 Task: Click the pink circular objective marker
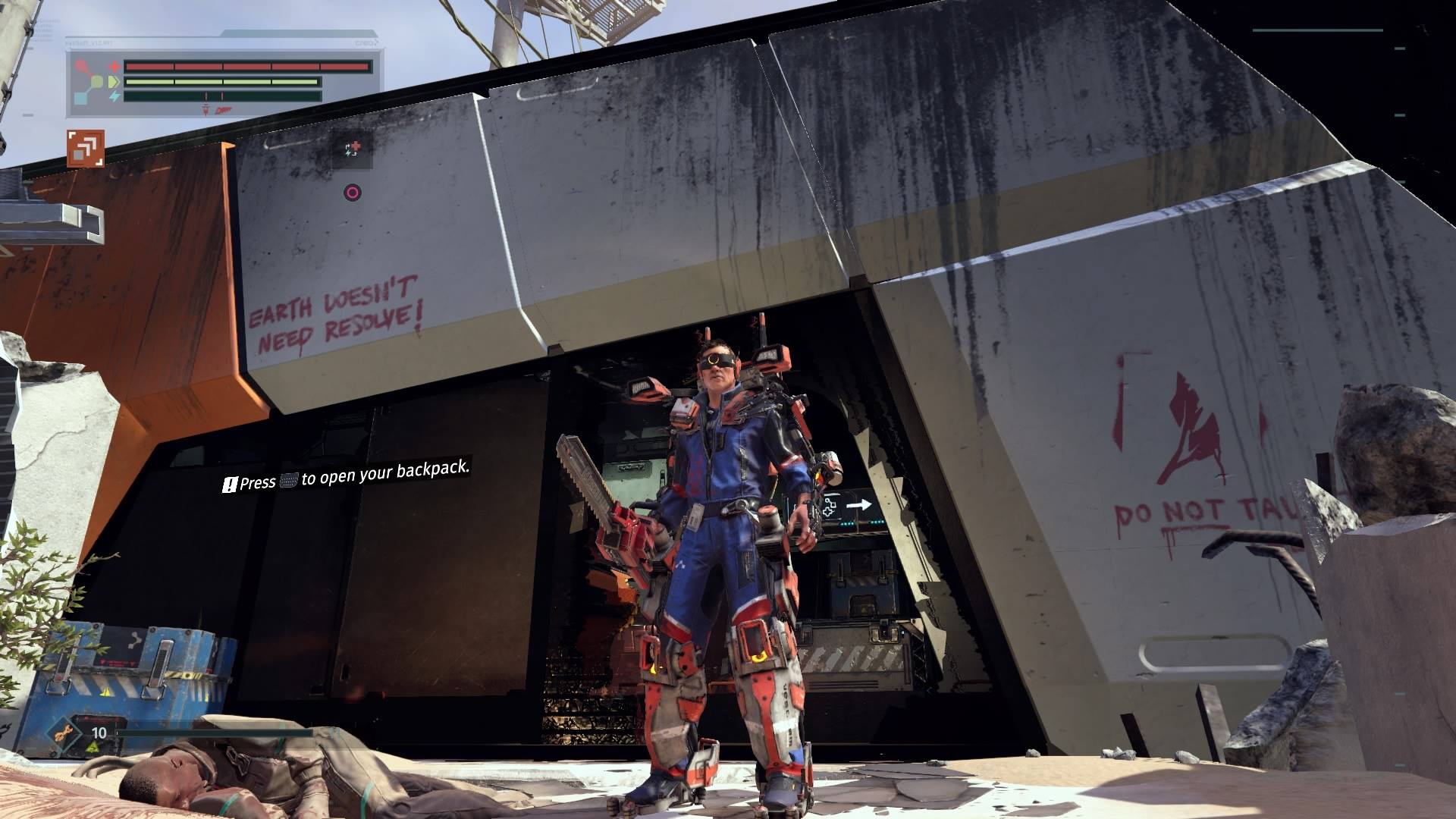click(x=352, y=193)
